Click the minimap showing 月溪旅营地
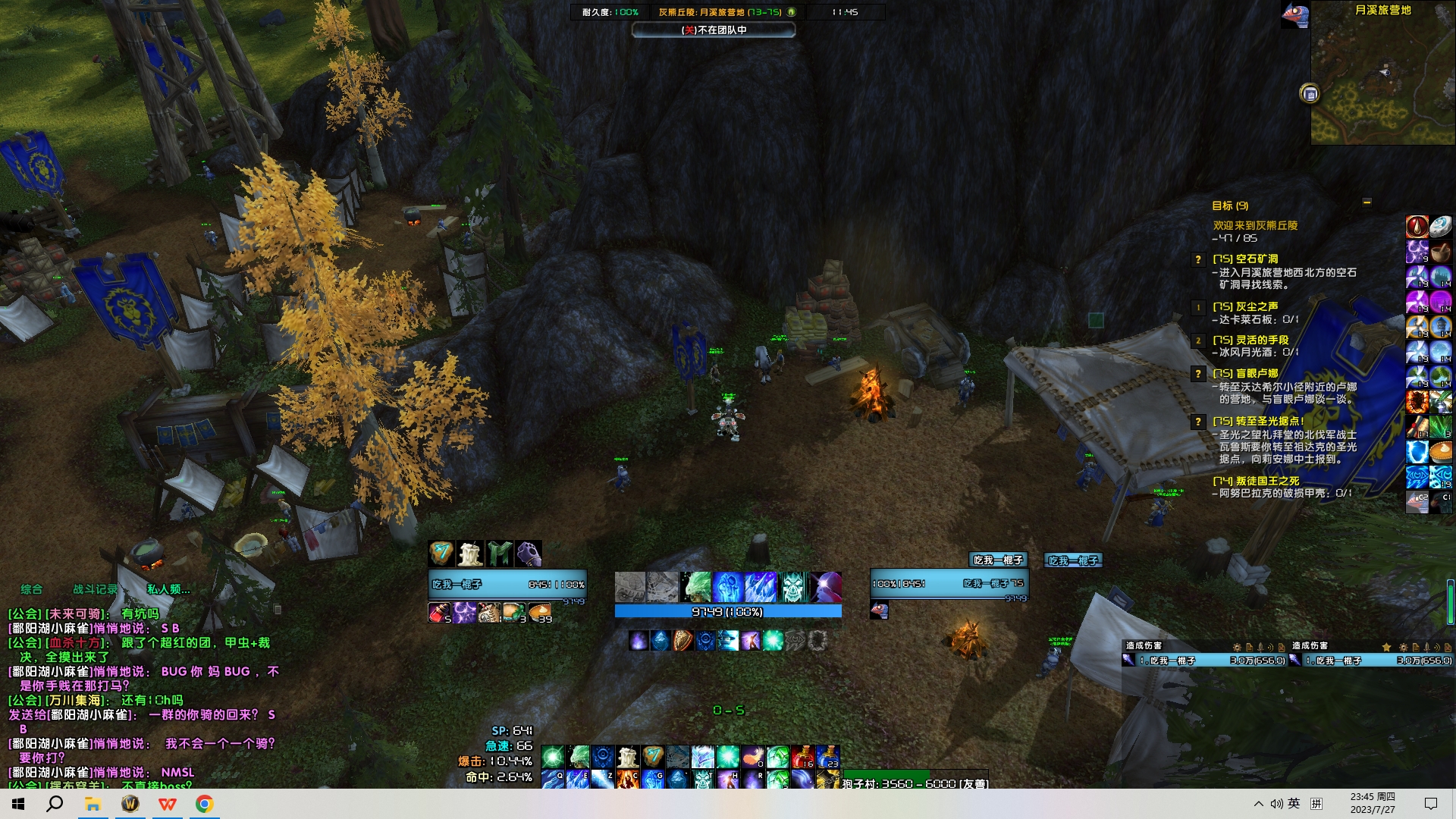 point(1382,76)
